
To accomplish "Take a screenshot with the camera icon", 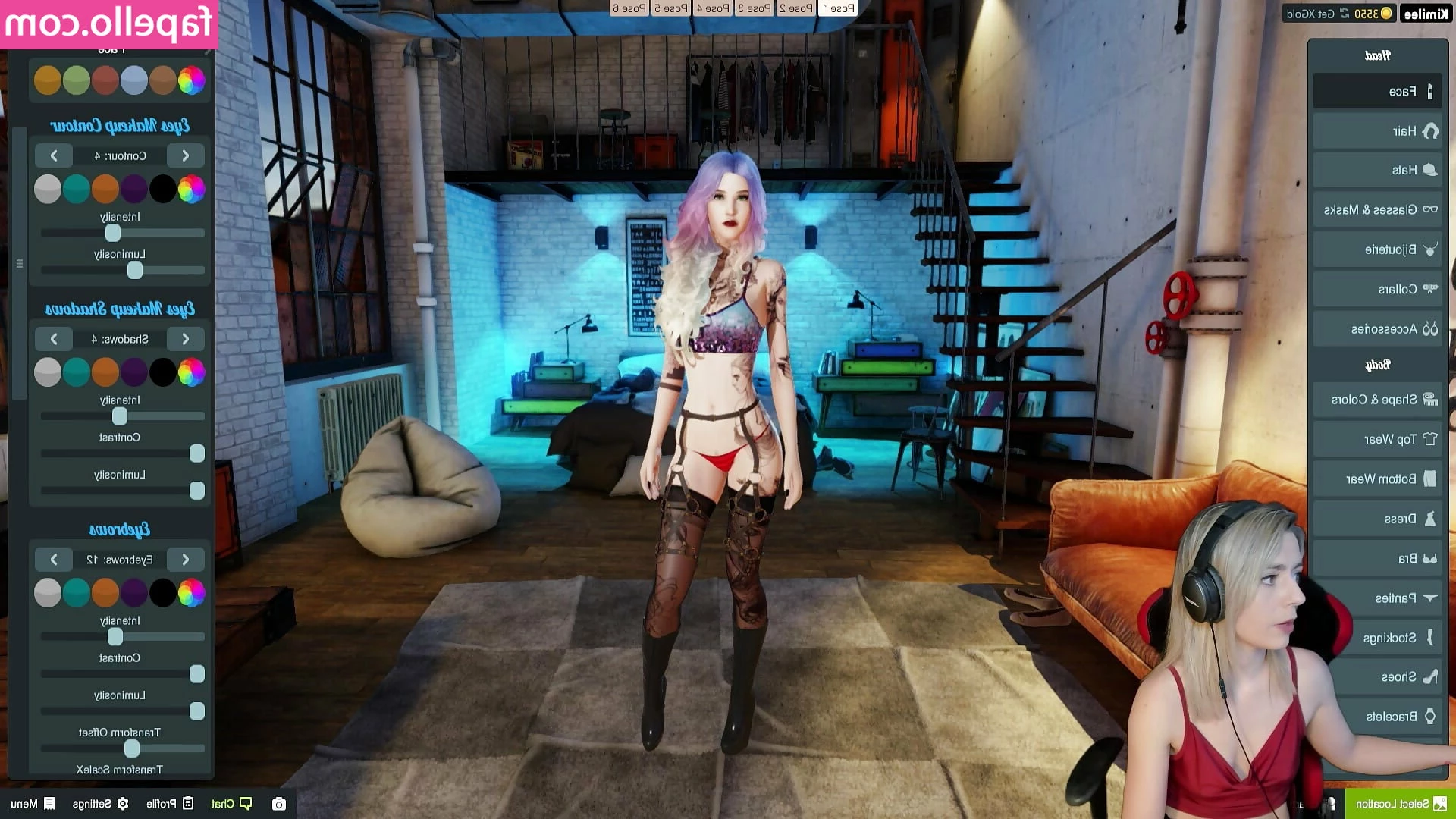I will (x=279, y=804).
